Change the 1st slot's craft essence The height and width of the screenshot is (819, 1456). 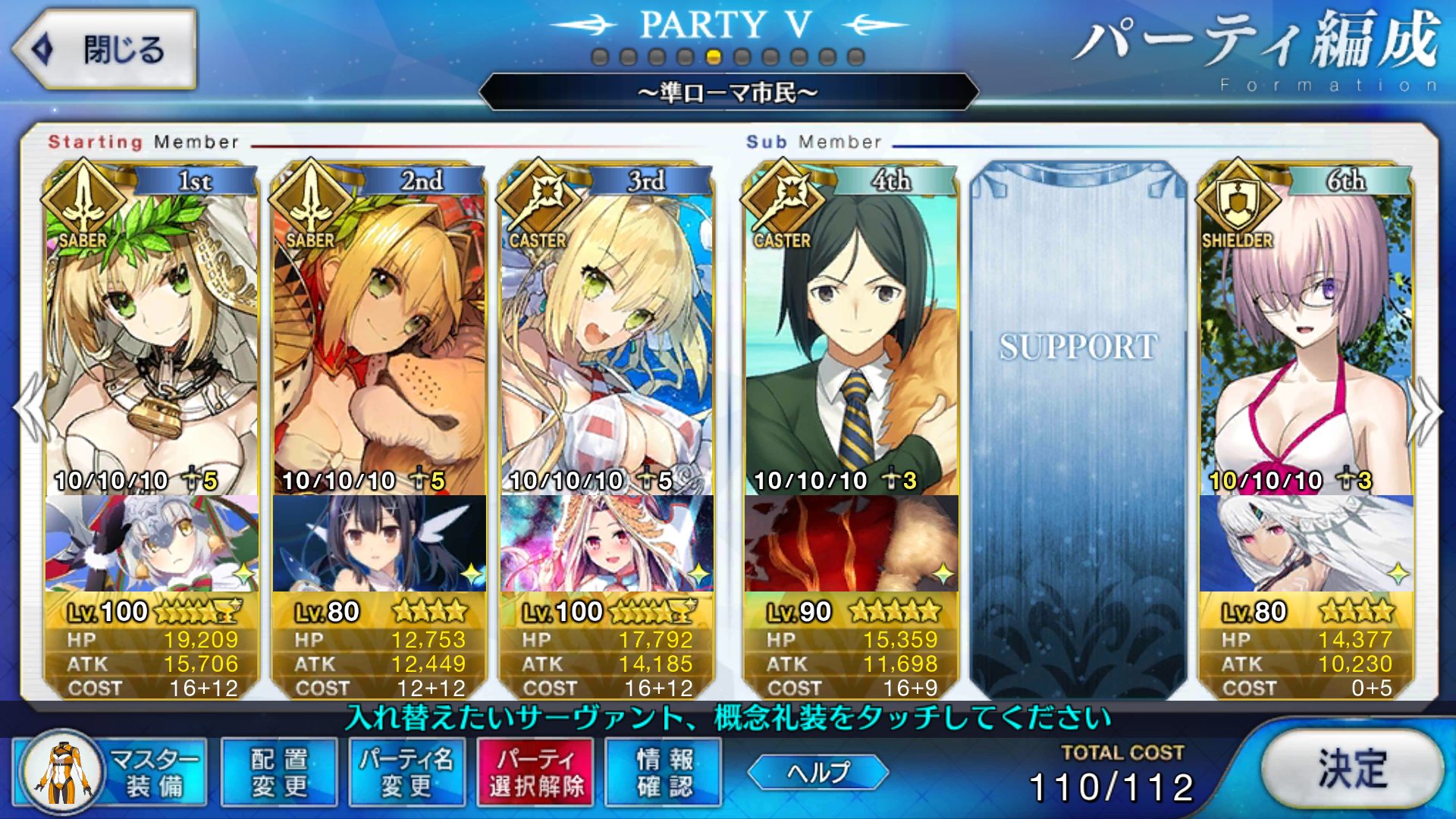pos(152,543)
